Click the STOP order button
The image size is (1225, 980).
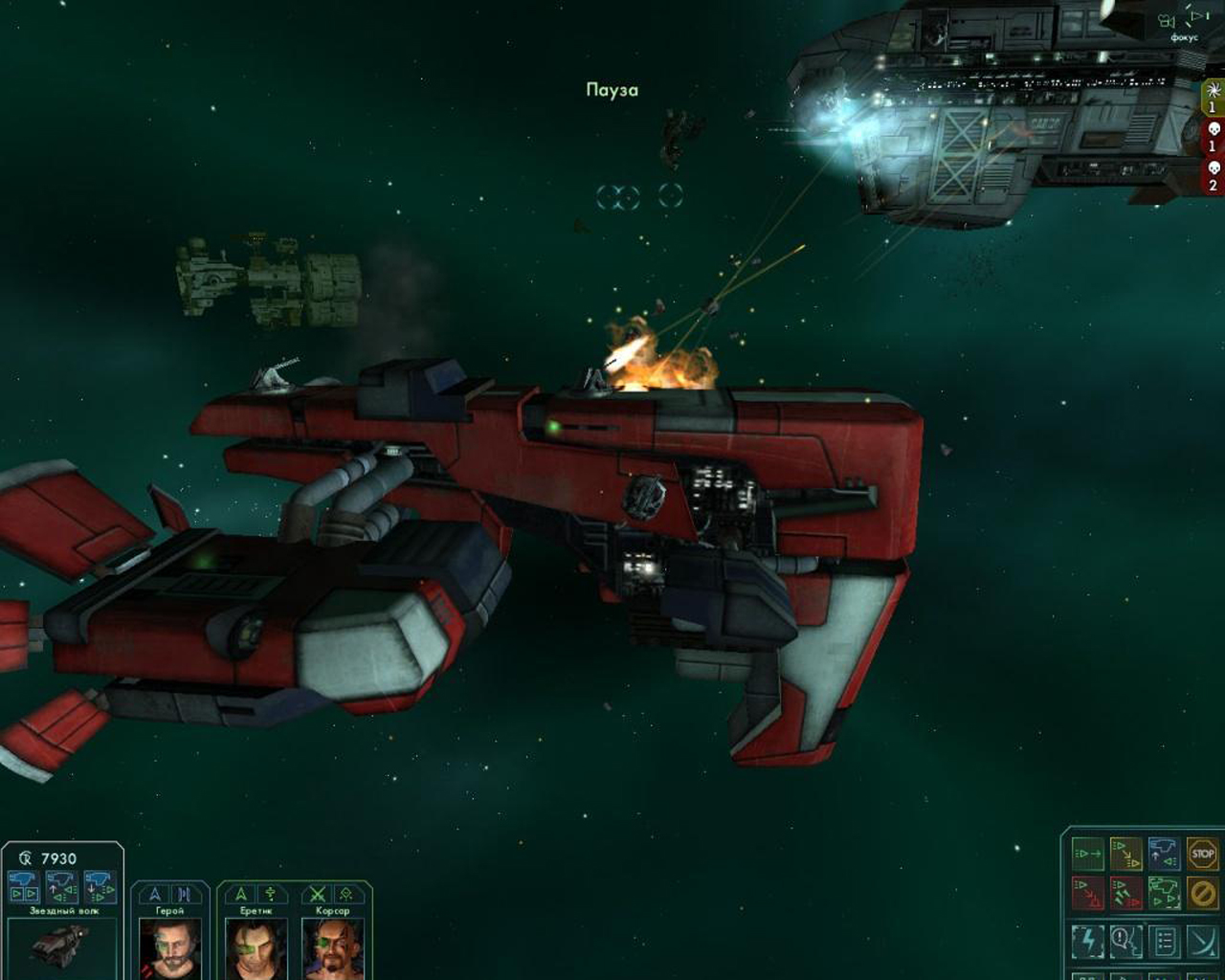pyautogui.click(x=1202, y=854)
